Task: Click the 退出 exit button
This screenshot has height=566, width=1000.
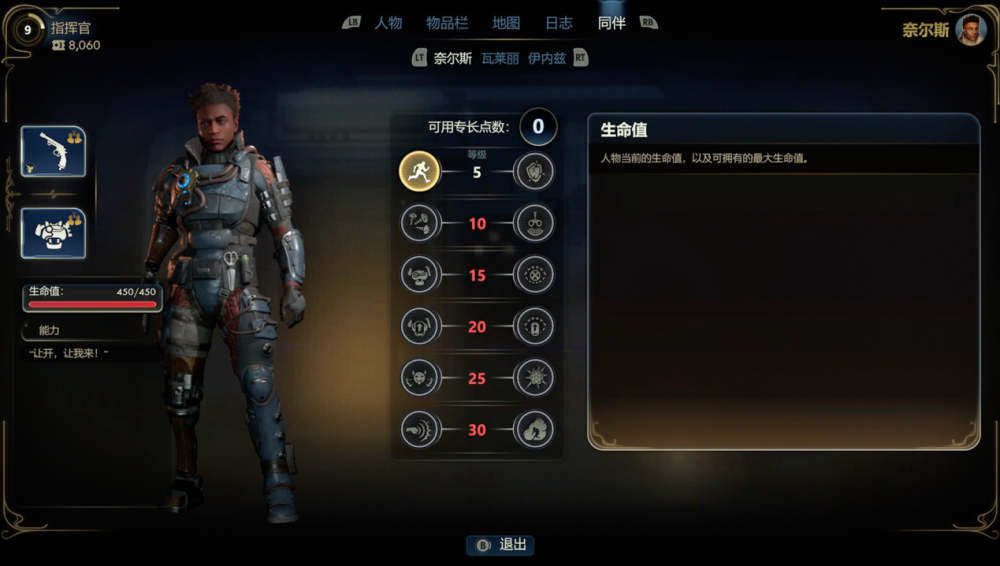Action: [x=500, y=545]
